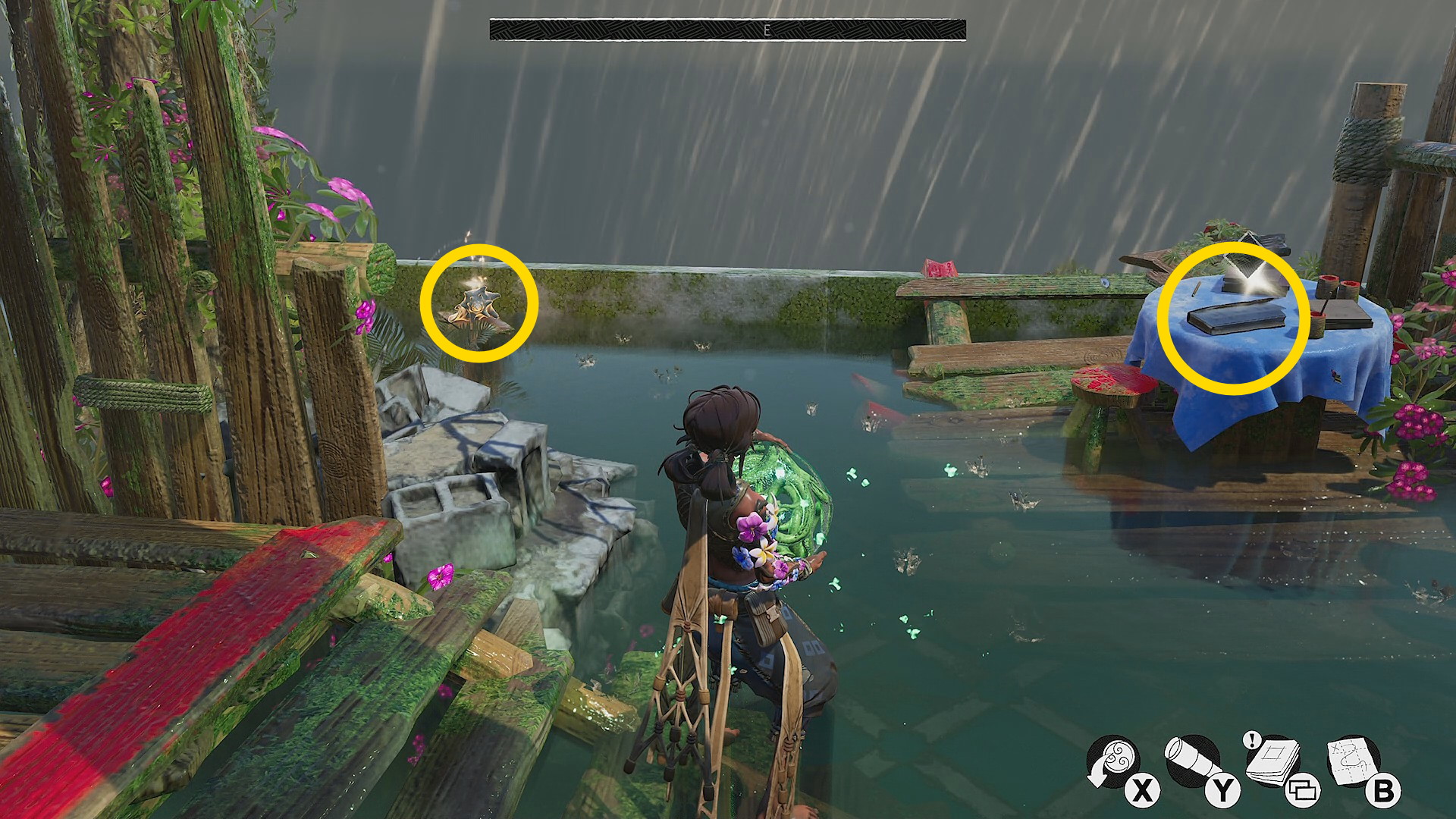Open the folded map icon
This screenshot has height=819, width=1456.
[1353, 761]
